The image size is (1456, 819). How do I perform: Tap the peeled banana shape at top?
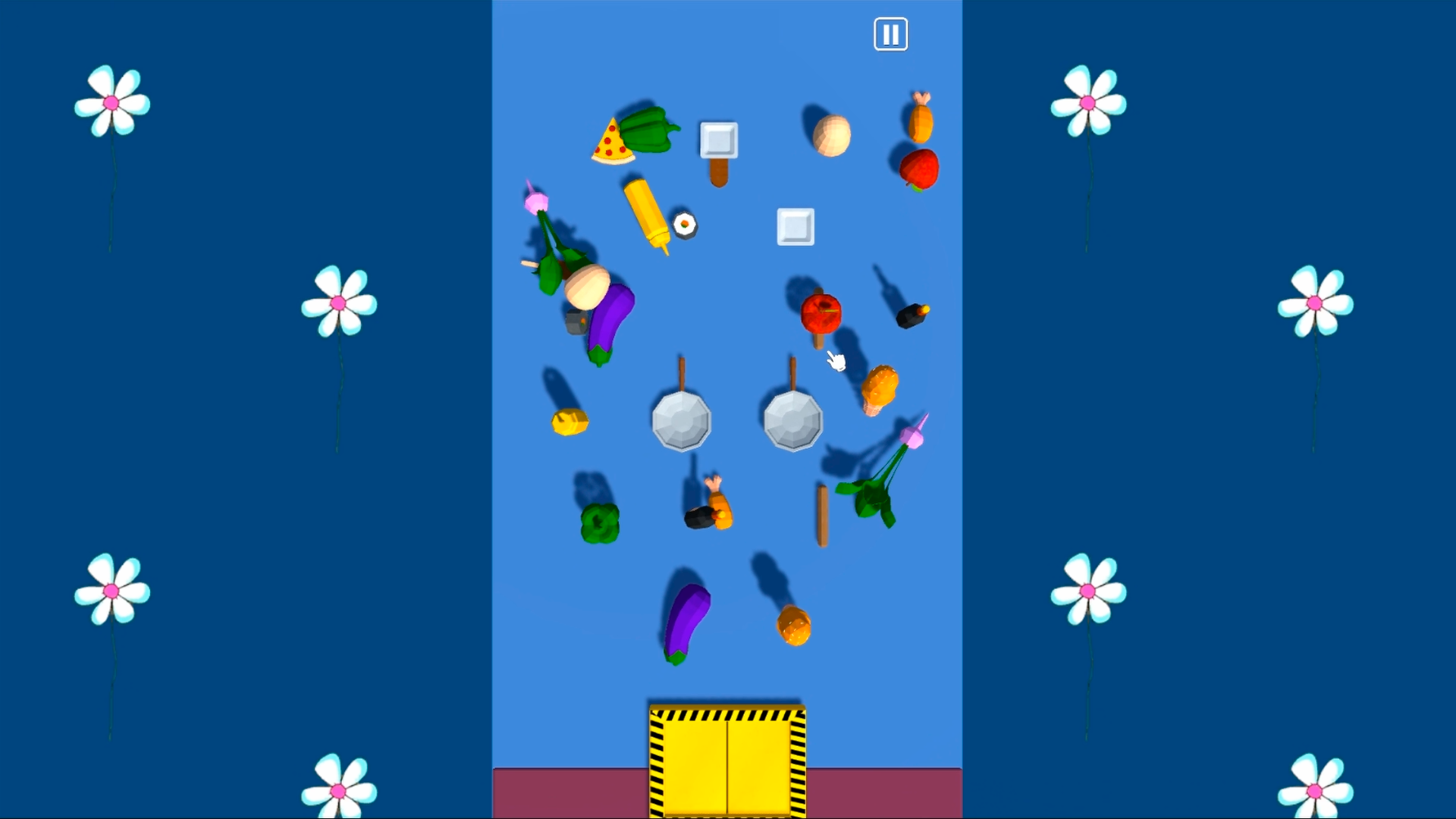[x=830, y=135]
